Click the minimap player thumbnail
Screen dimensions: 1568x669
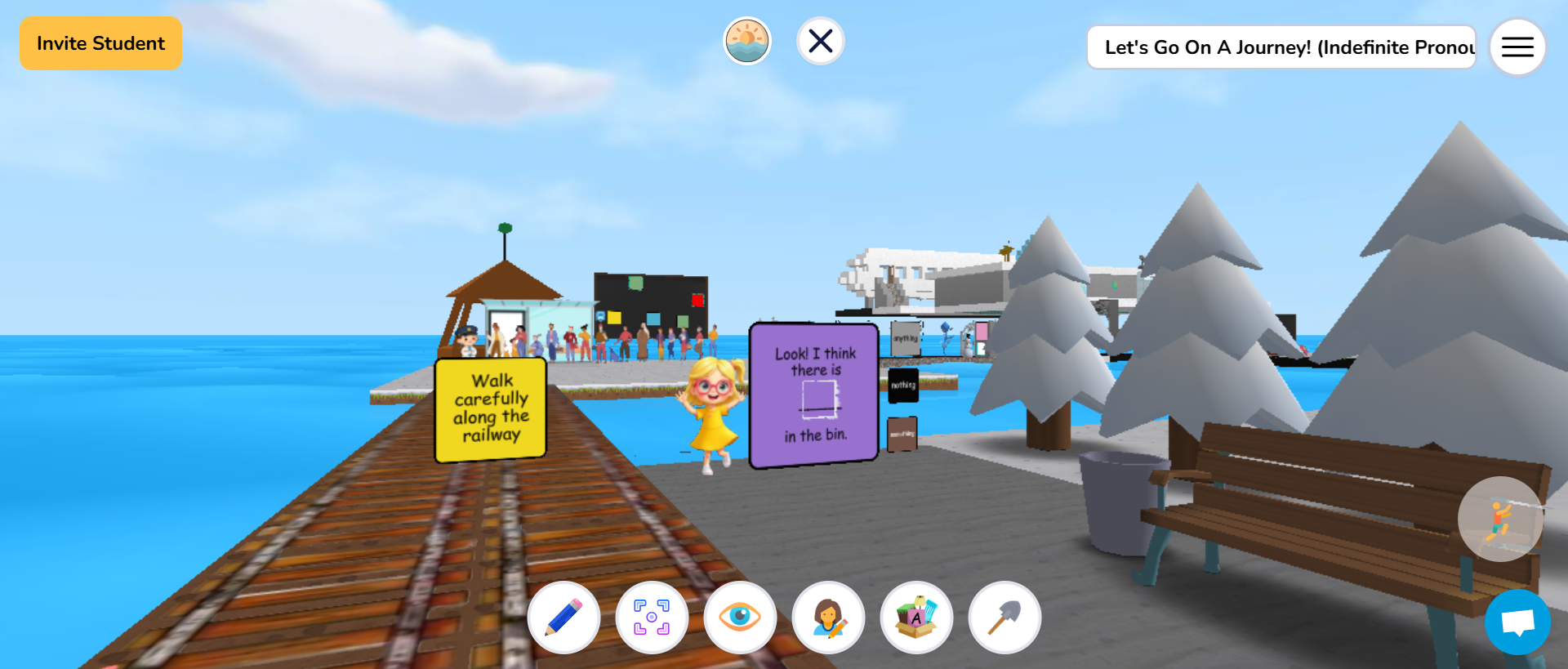1501,519
